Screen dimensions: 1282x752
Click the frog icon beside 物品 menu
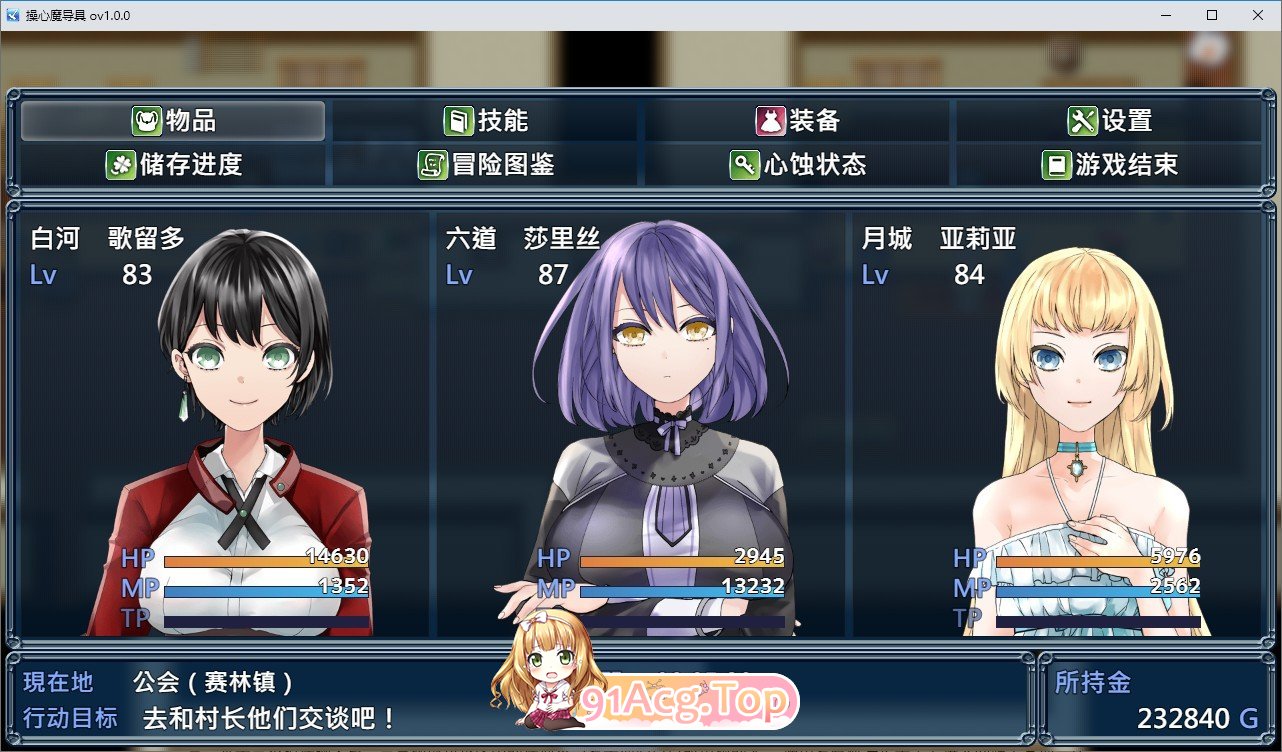click(146, 119)
